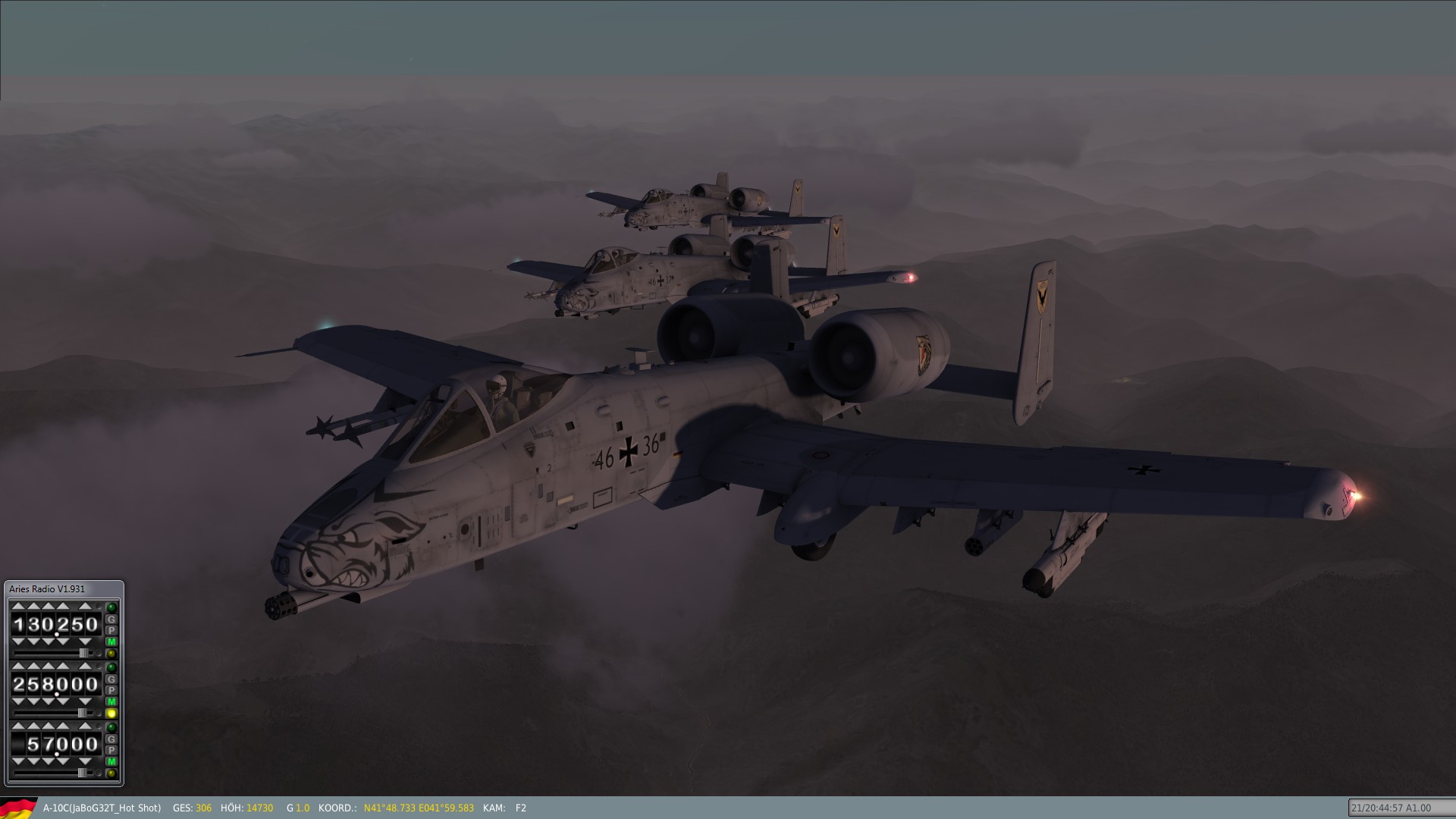Click the G button on the 258.000 radio

coord(111,679)
